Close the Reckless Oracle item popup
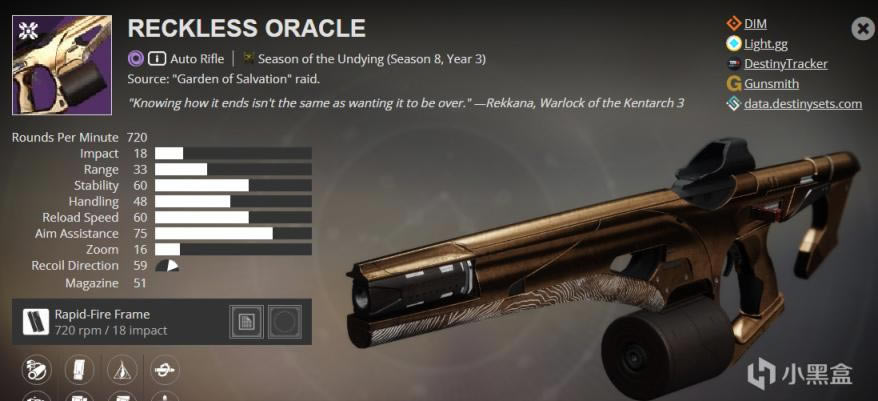 [x=863, y=29]
